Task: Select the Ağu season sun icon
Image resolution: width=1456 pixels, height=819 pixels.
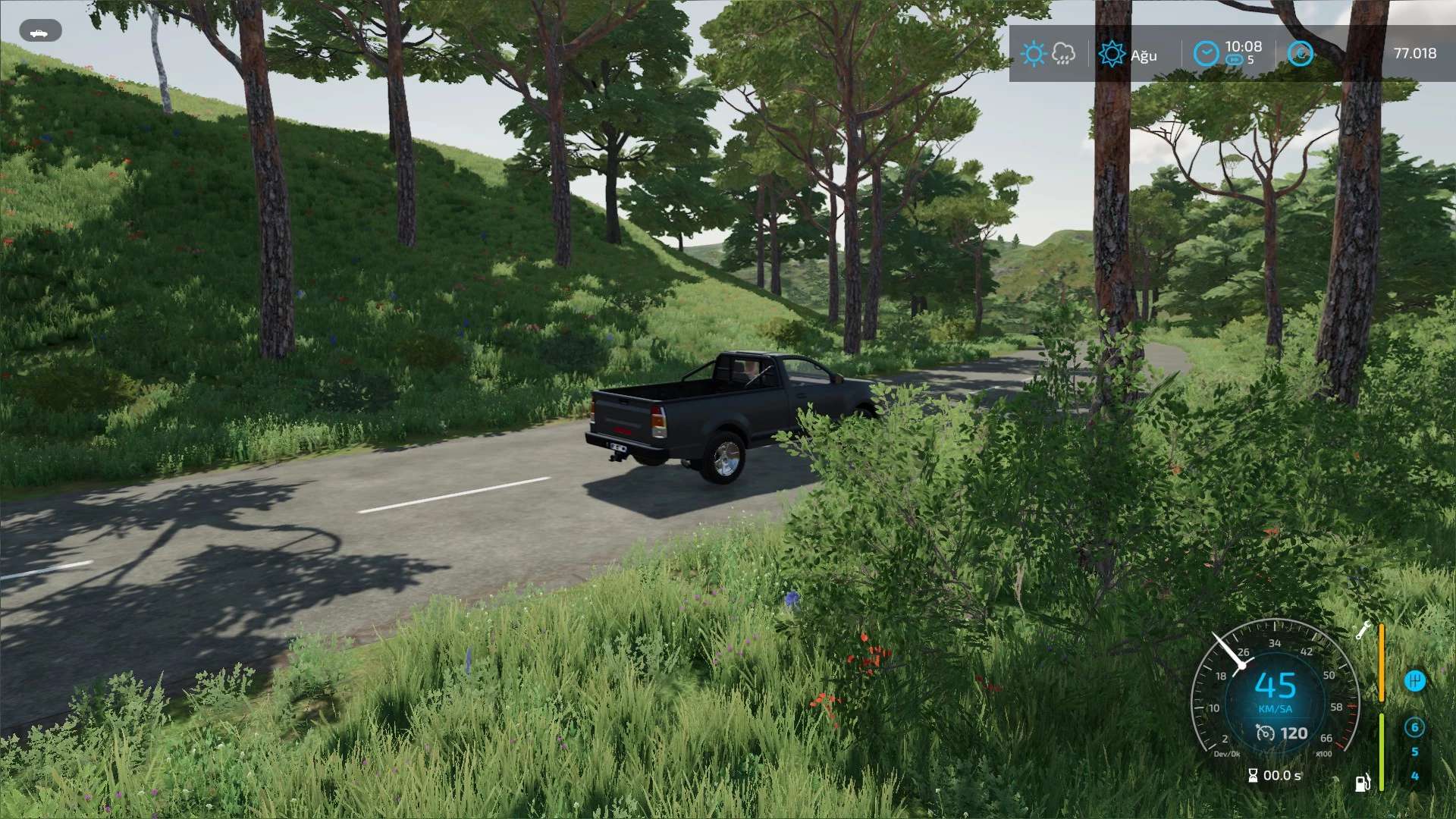Action: tap(1112, 54)
